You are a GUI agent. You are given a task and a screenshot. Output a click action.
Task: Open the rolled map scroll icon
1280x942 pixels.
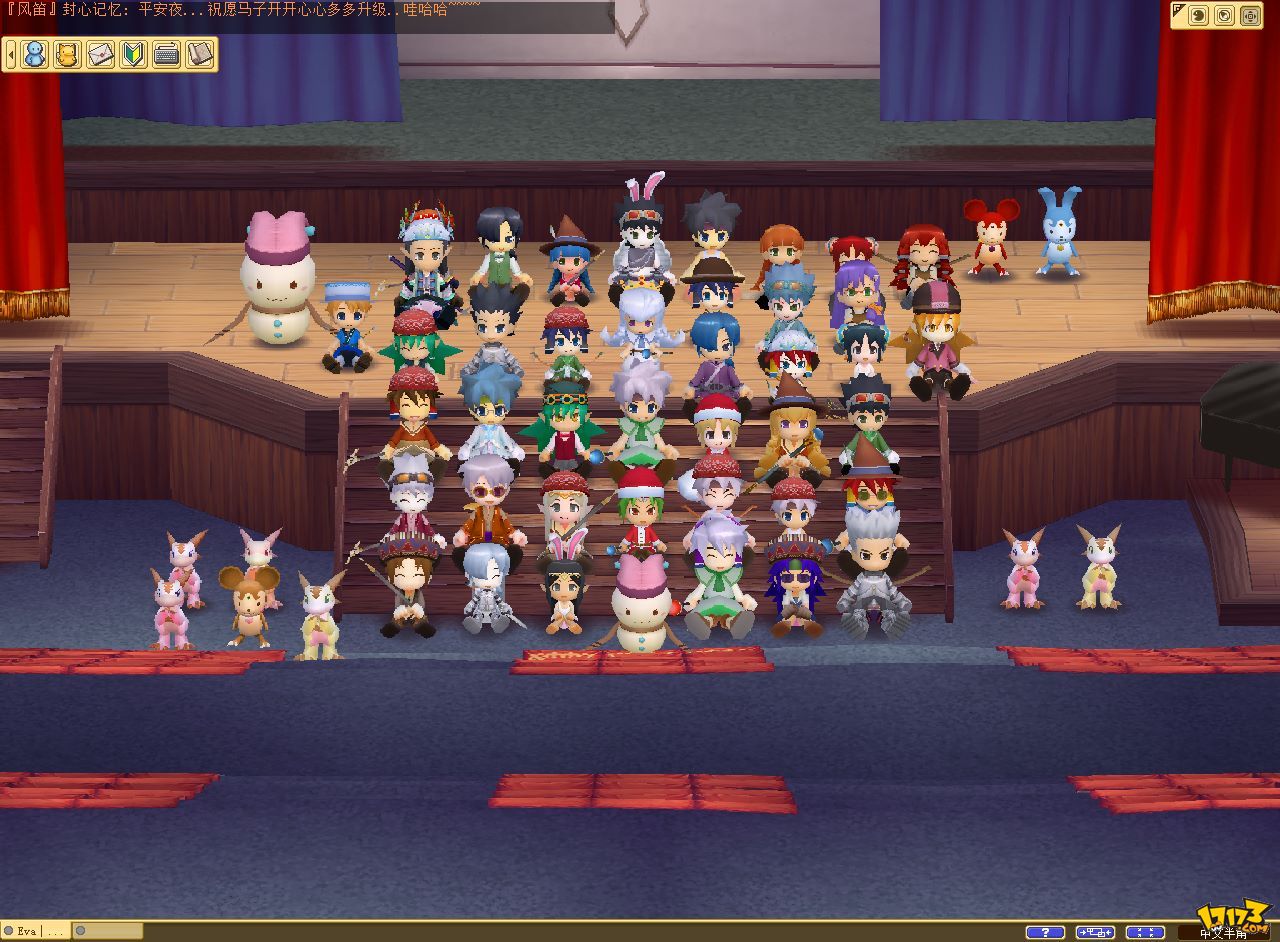click(x=199, y=54)
